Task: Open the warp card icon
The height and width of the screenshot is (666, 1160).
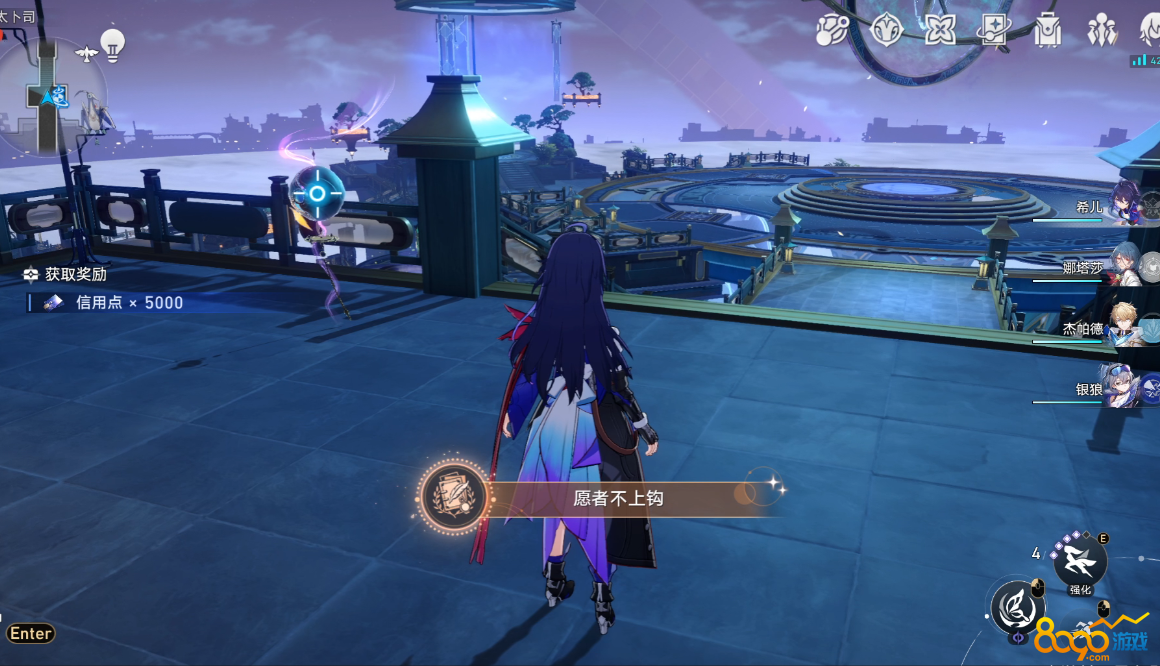Action: (994, 30)
